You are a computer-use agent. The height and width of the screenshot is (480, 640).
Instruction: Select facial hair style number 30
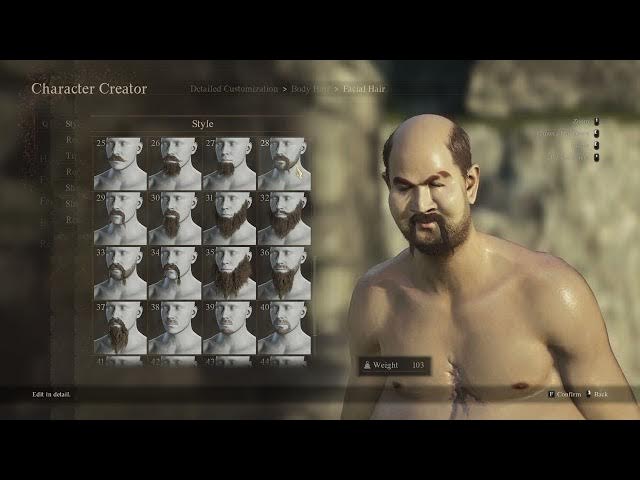[x=174, y=218]
